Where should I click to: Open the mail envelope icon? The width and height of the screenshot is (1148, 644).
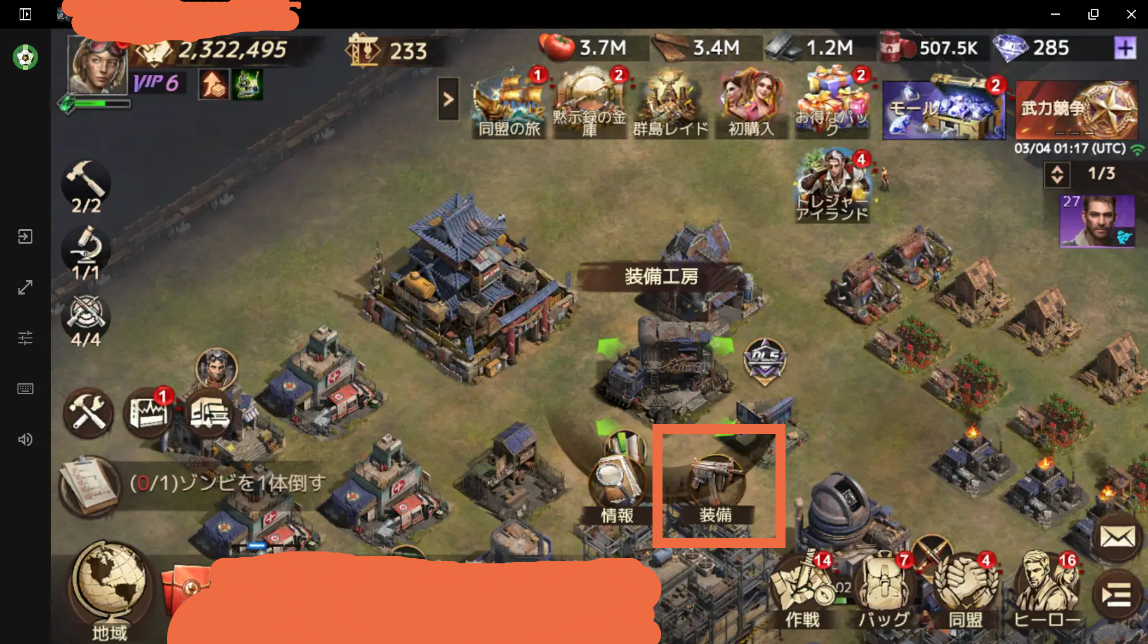tap(1116, 537)
